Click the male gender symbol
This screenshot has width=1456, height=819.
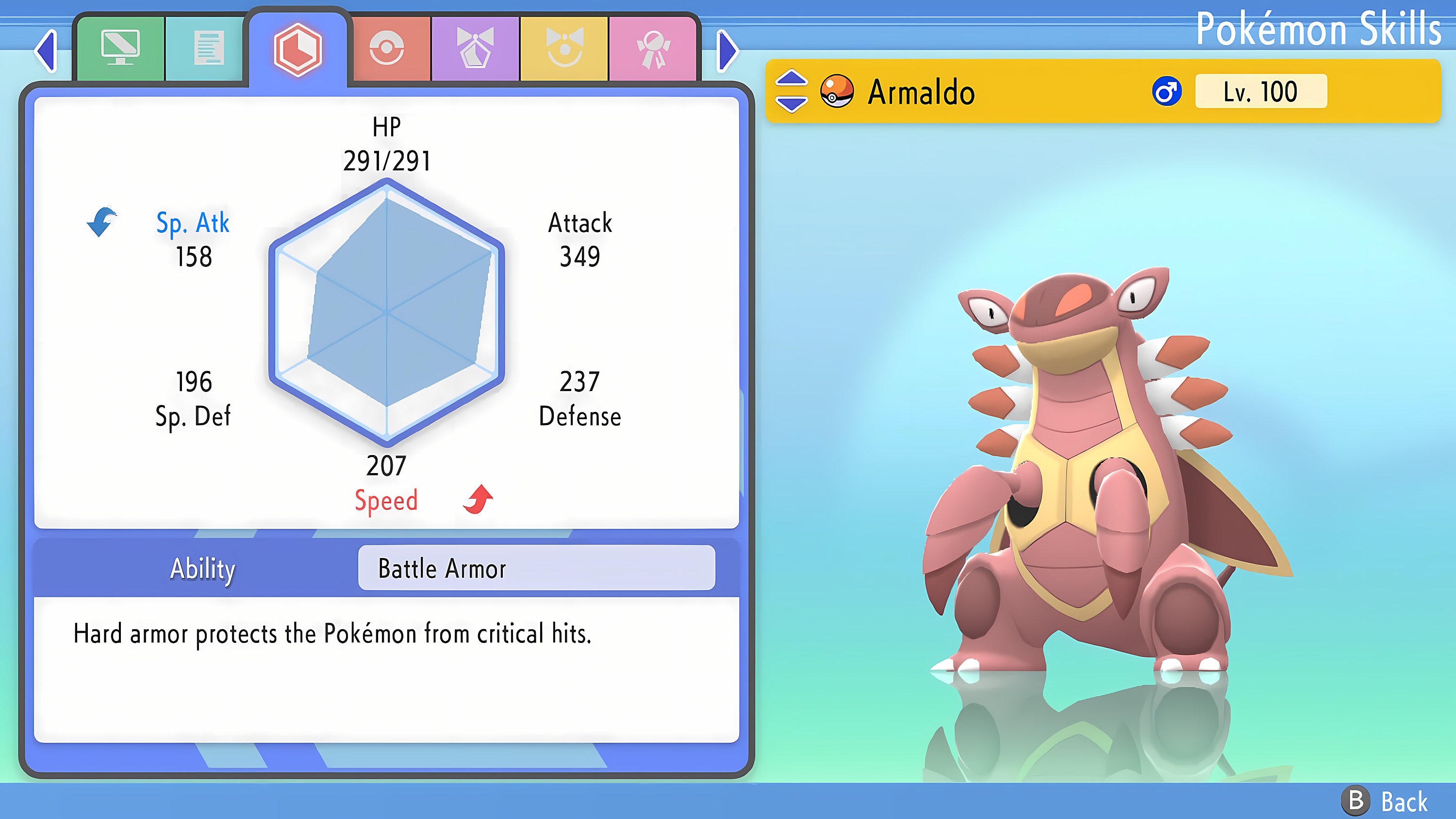1168,92
